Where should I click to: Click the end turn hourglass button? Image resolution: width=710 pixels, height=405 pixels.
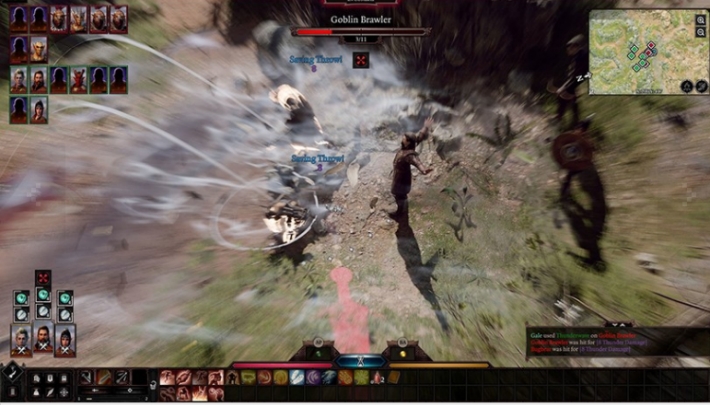[x=360, y=361]
